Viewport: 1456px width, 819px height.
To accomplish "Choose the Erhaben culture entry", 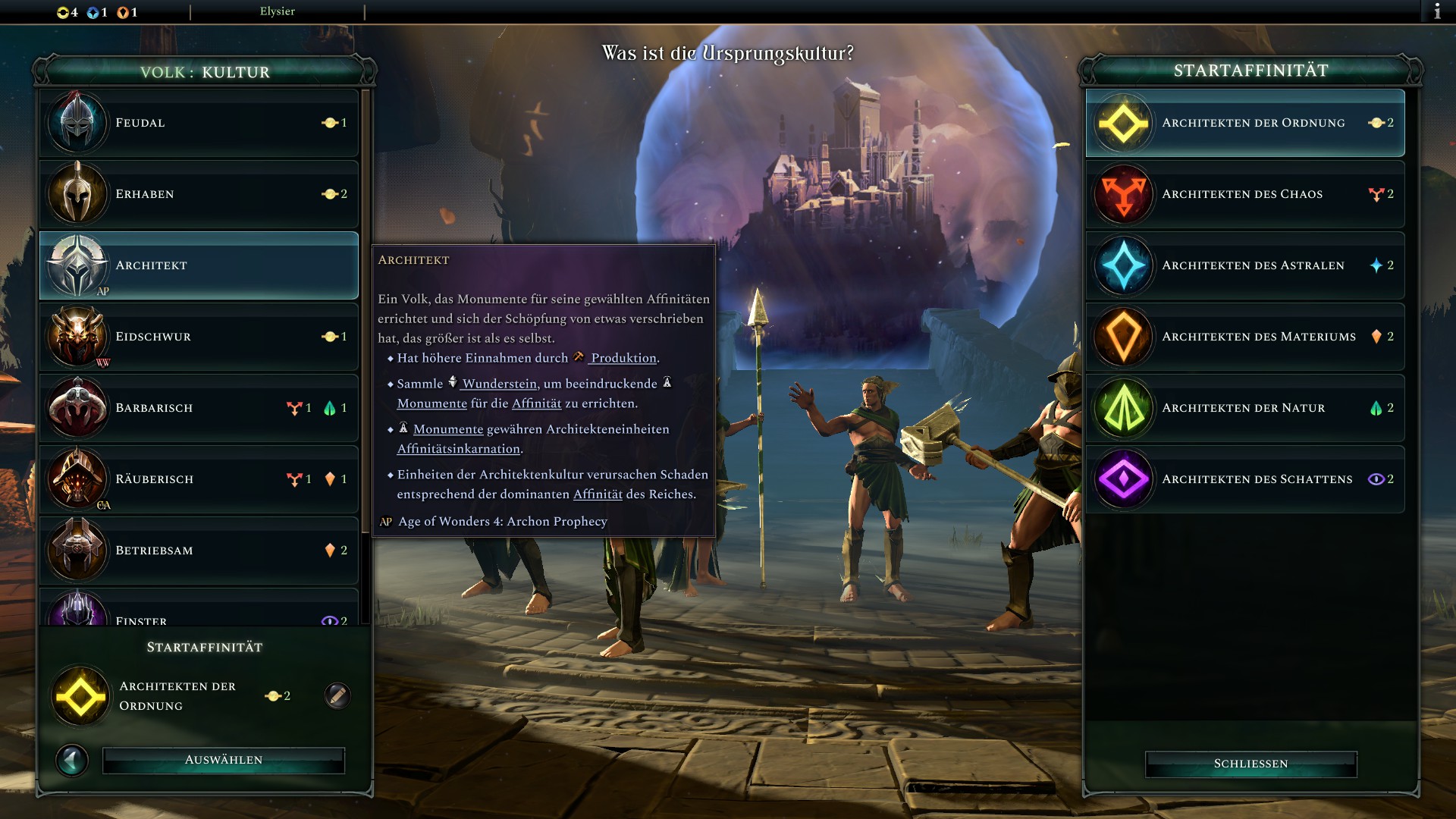I will coord(199,194).
